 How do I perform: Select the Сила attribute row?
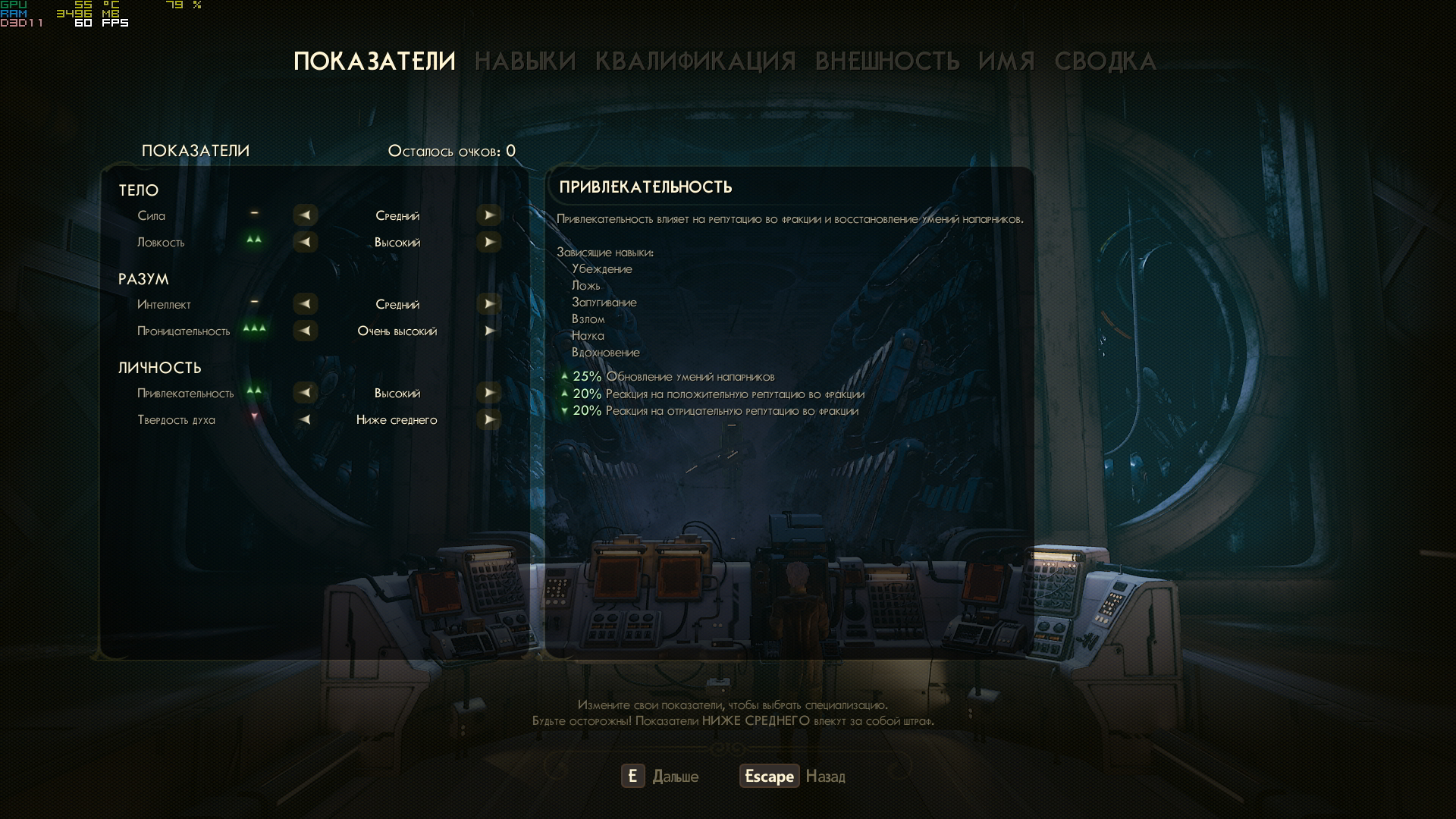point(151,216)
